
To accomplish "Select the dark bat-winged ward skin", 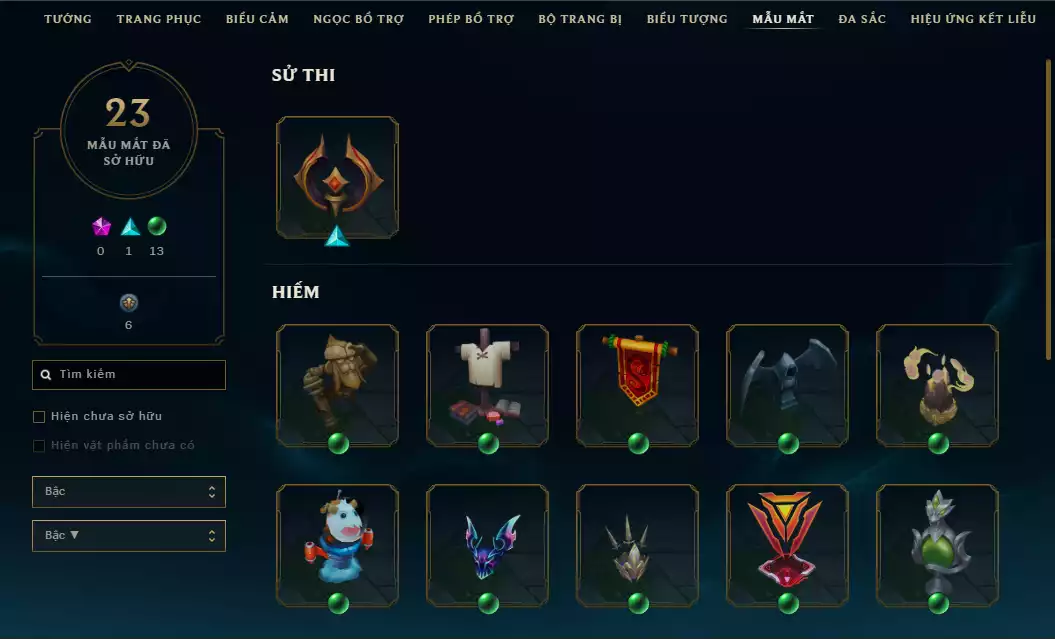I will click(x=787, y=385).
